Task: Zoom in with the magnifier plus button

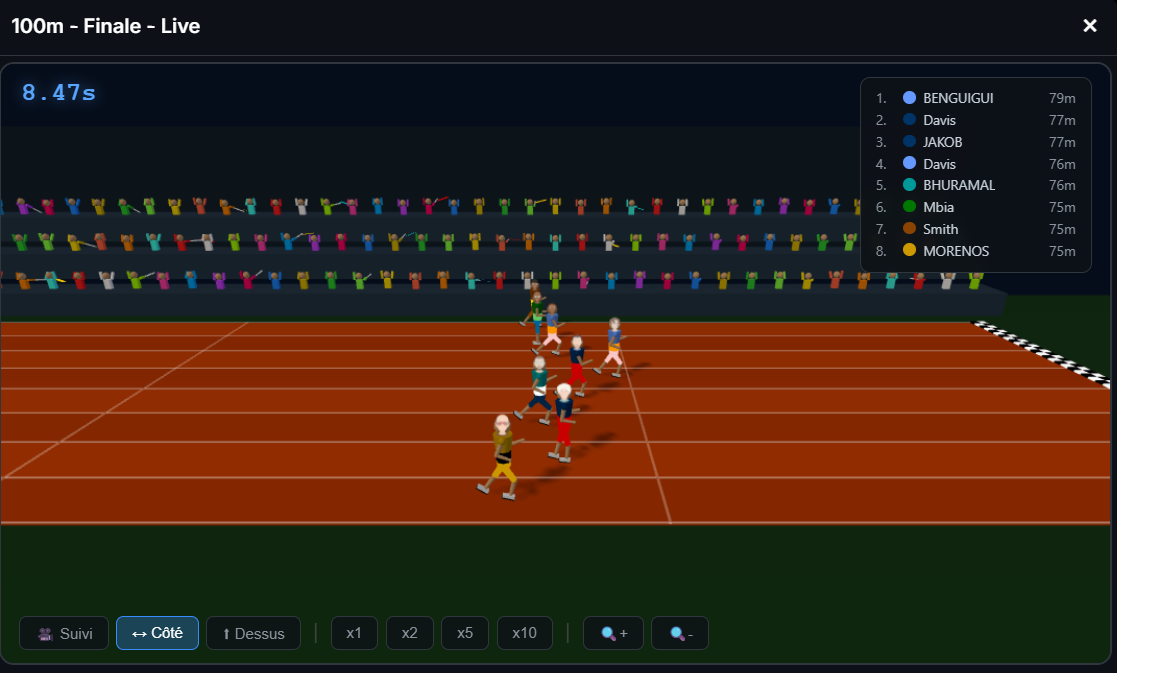Action: tap(614, 633)
